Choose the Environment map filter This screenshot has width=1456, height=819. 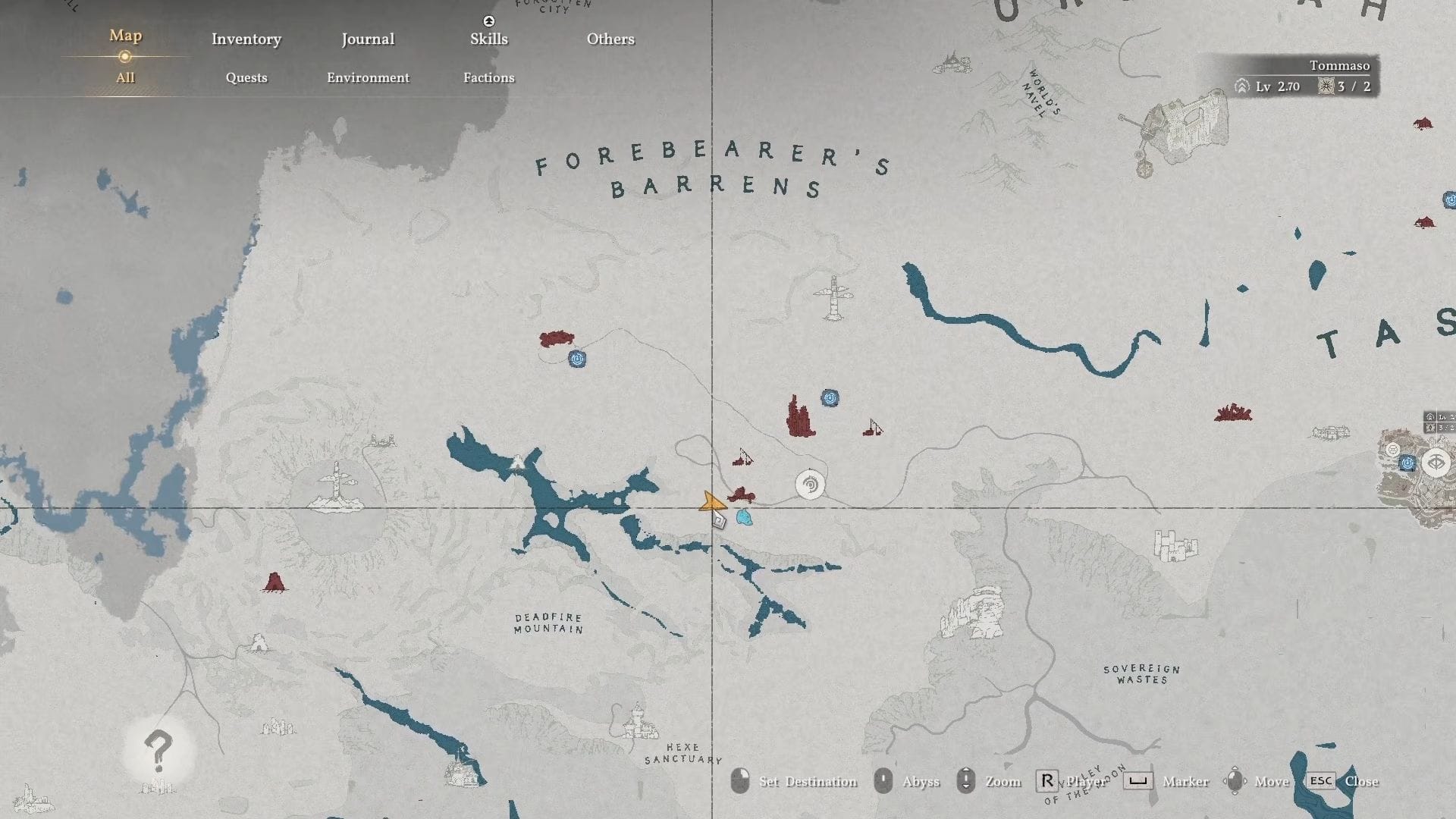(368, 77)
